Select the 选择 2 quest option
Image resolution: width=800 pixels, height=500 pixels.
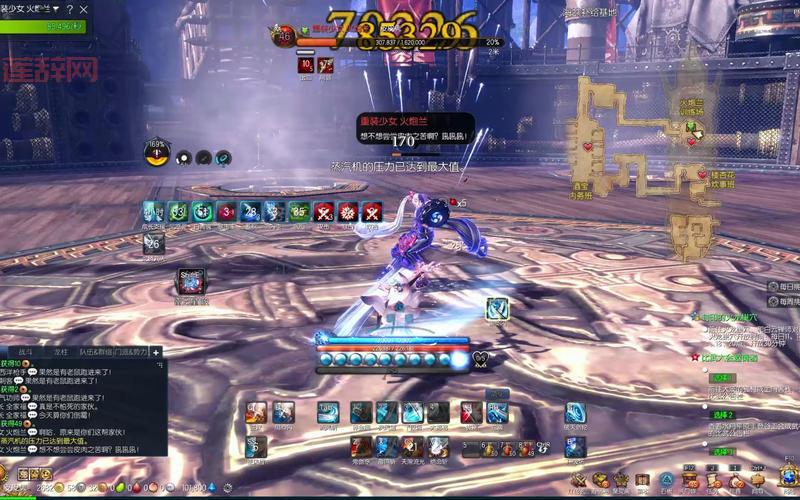(x=722, y=414)
